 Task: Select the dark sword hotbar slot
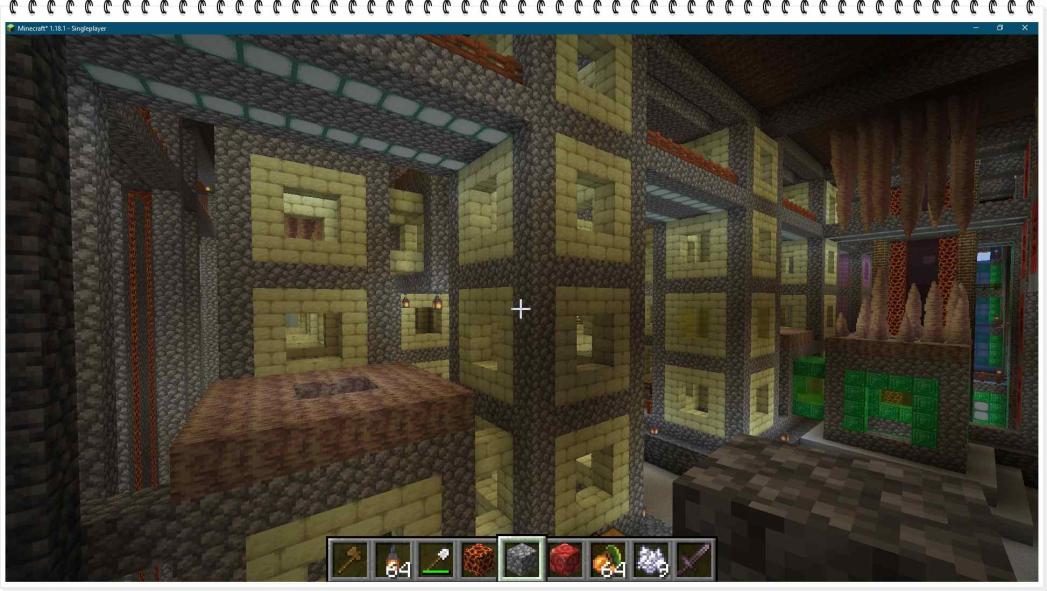click(694, 559)
